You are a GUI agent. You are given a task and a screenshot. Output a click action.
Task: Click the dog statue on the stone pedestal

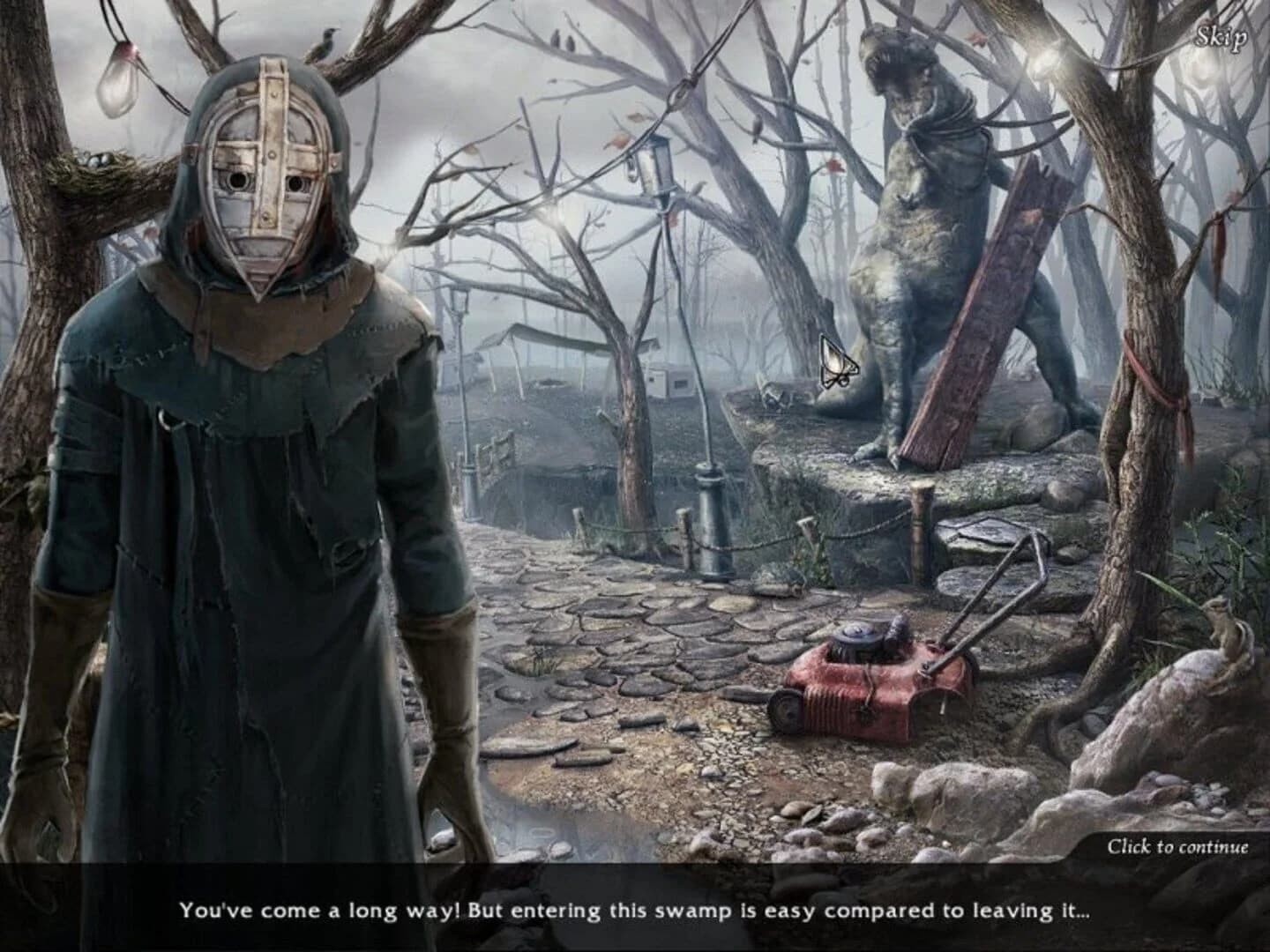pos(908,247)
